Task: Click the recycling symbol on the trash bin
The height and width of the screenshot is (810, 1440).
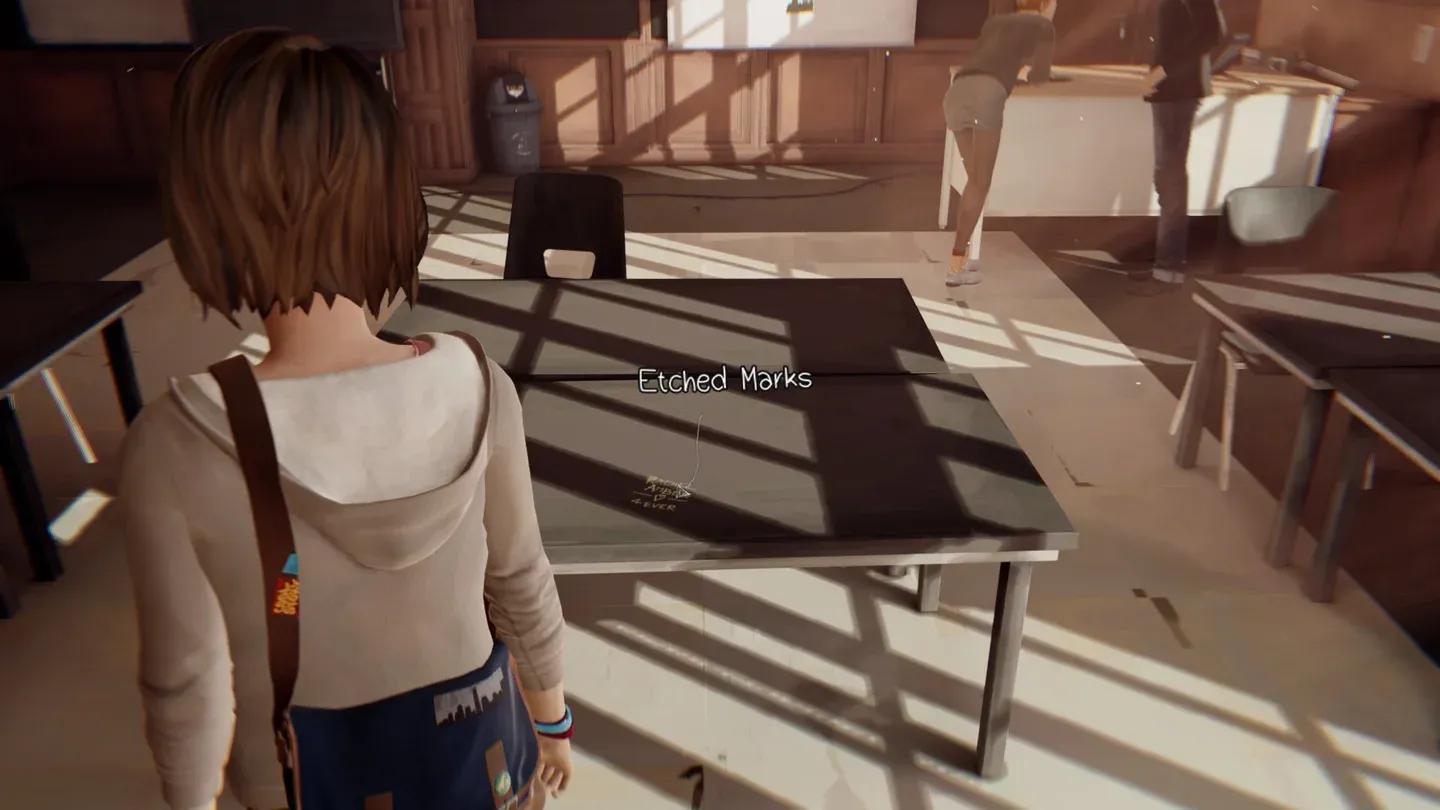Action: tap(521, 143)
